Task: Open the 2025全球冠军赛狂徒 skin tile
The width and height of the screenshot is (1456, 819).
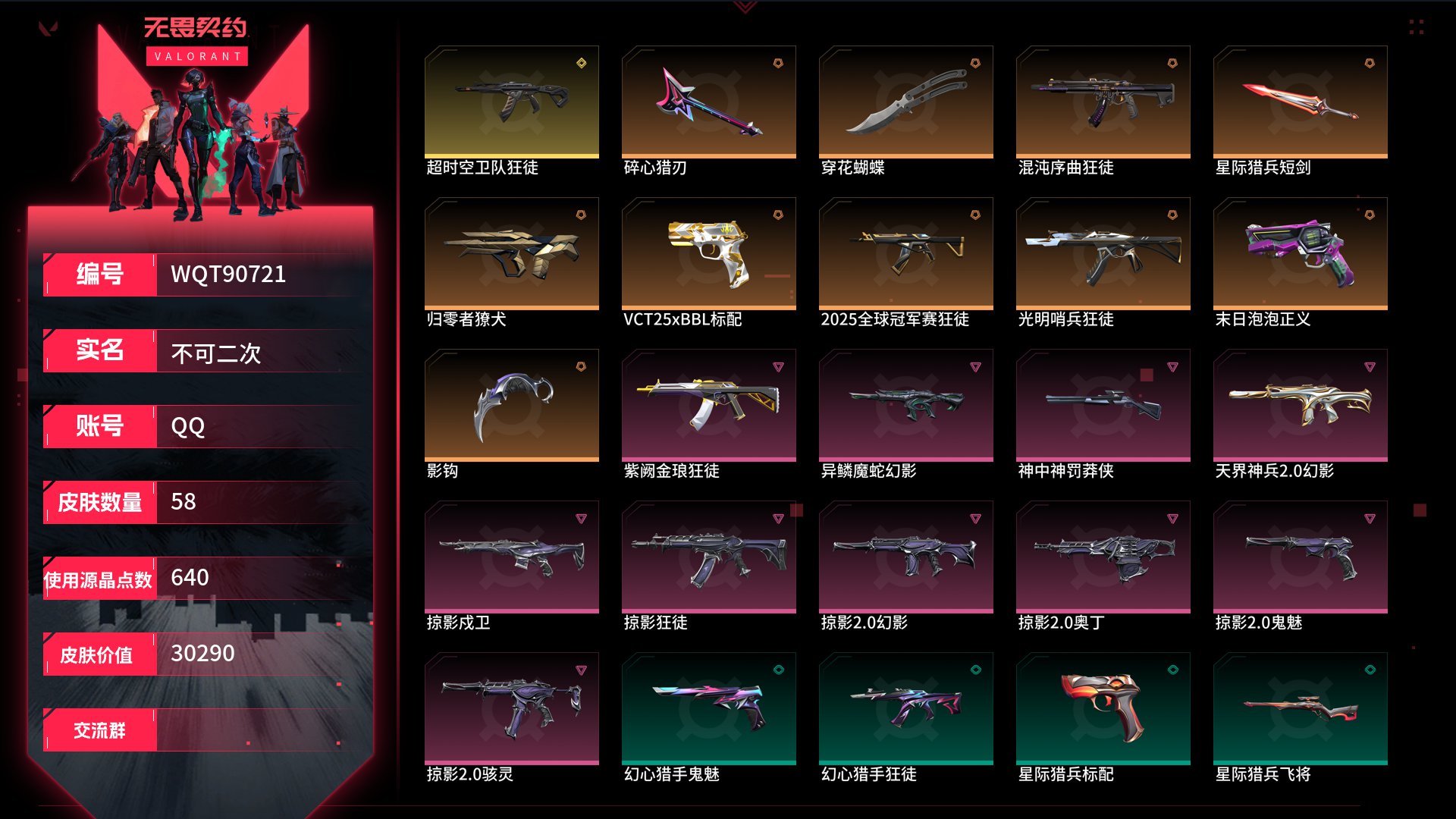Action: click(x=906, y=254)
